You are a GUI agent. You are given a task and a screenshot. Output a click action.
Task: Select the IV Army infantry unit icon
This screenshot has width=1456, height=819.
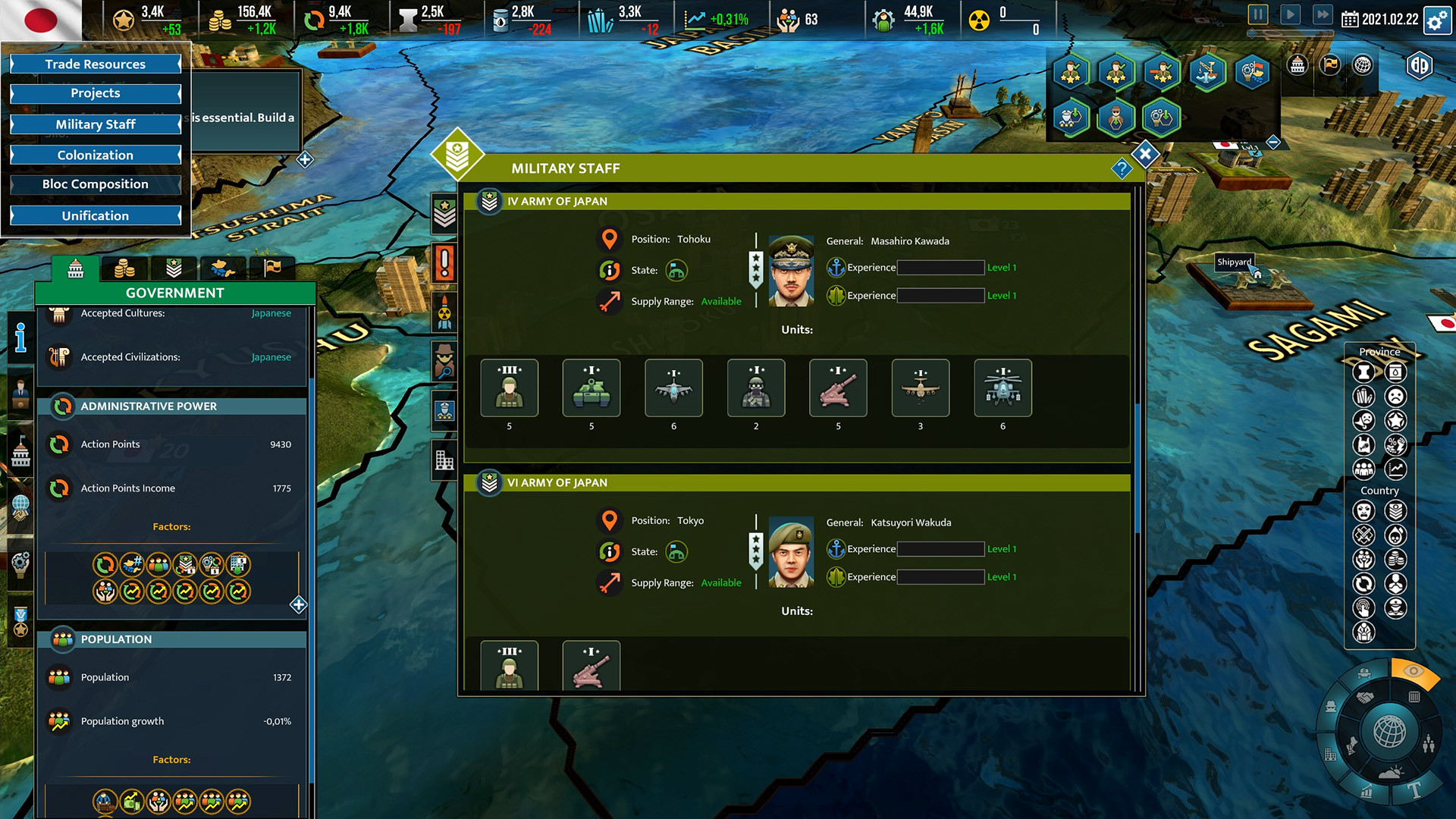509,388
